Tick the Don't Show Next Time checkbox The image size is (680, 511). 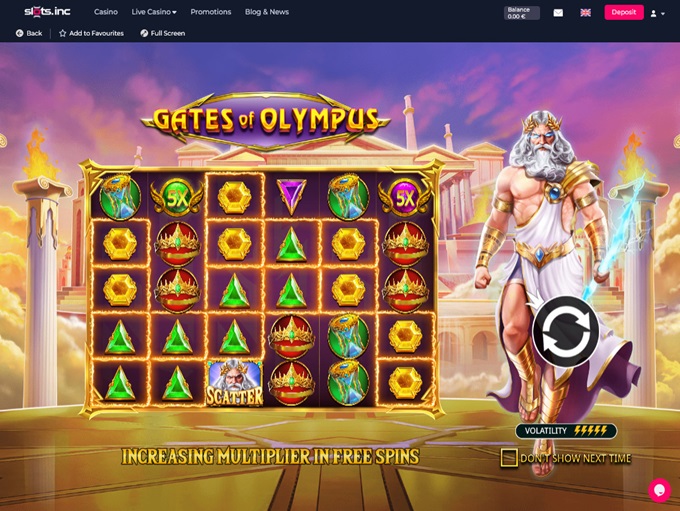[x=509, y=458]
